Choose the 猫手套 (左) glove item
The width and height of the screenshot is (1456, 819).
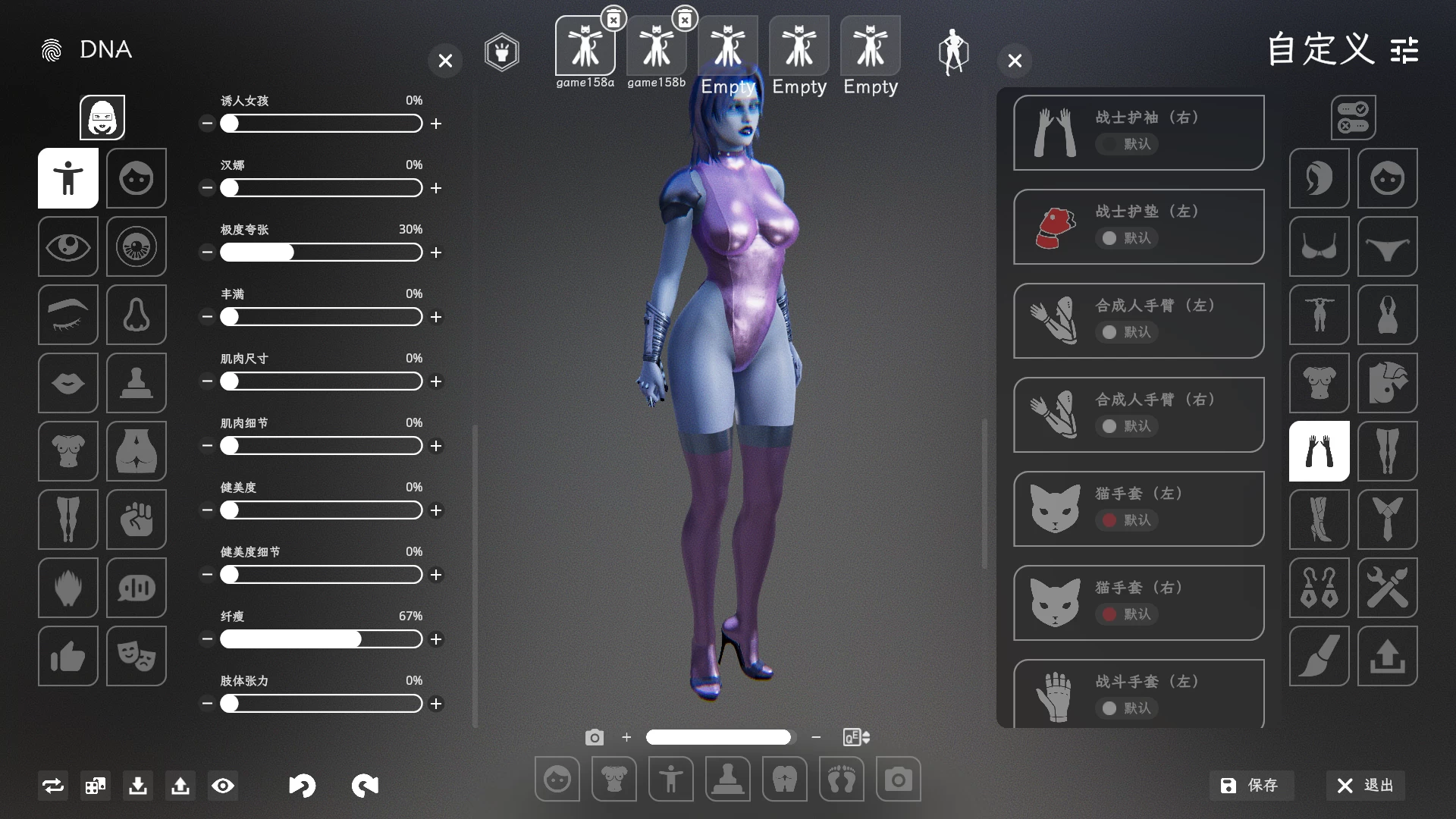pyautogui.click(x=1138, y=509)
